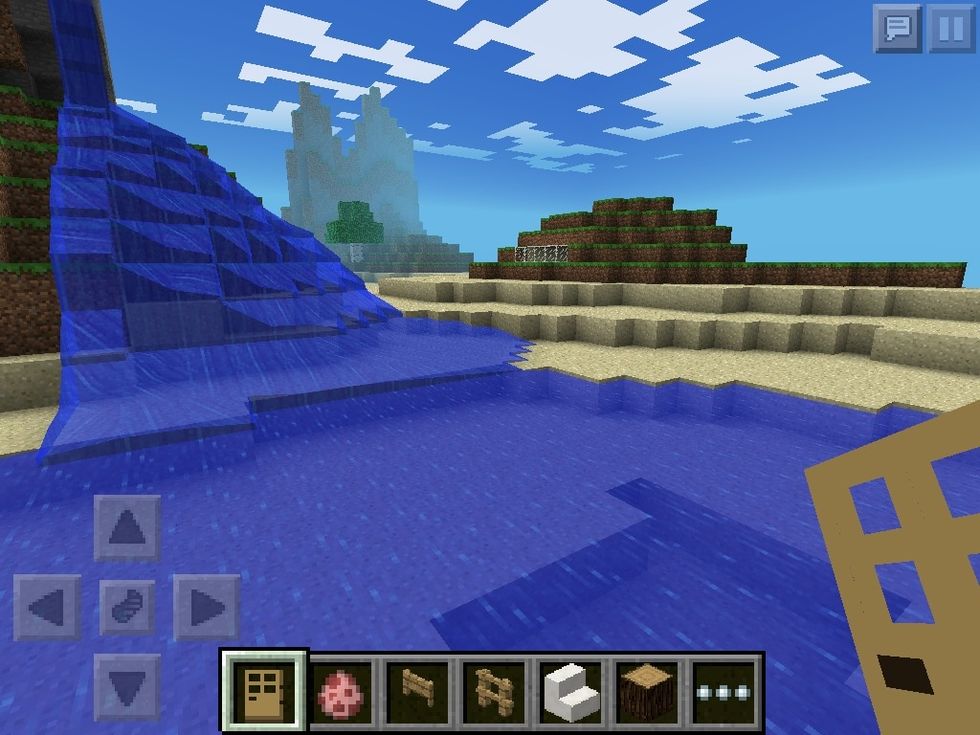
Task: Choose the wooden fence hotbar slot
Action: pyautogui.click(x=496, y=691)
